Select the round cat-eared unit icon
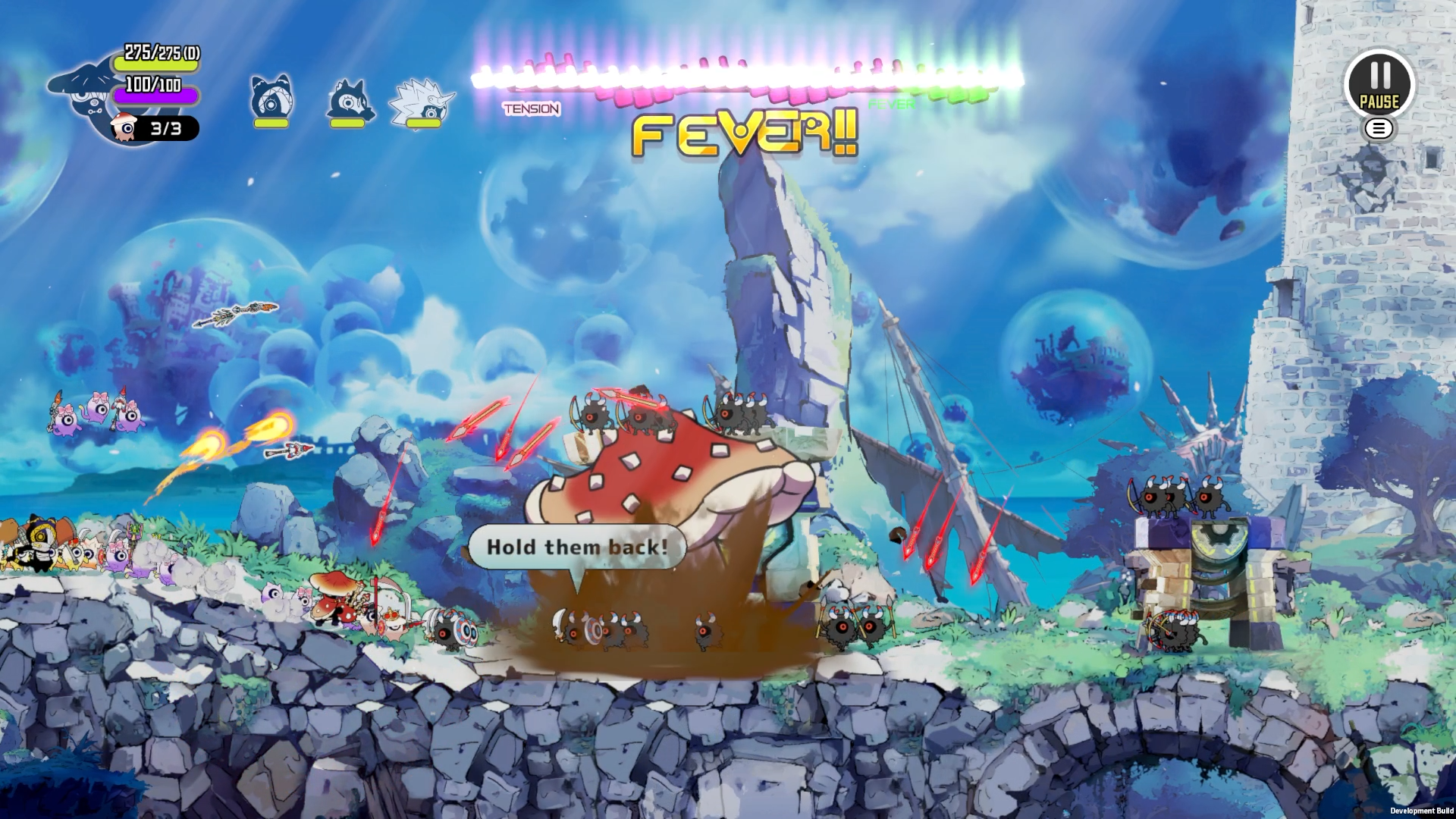 pos(271,99)
